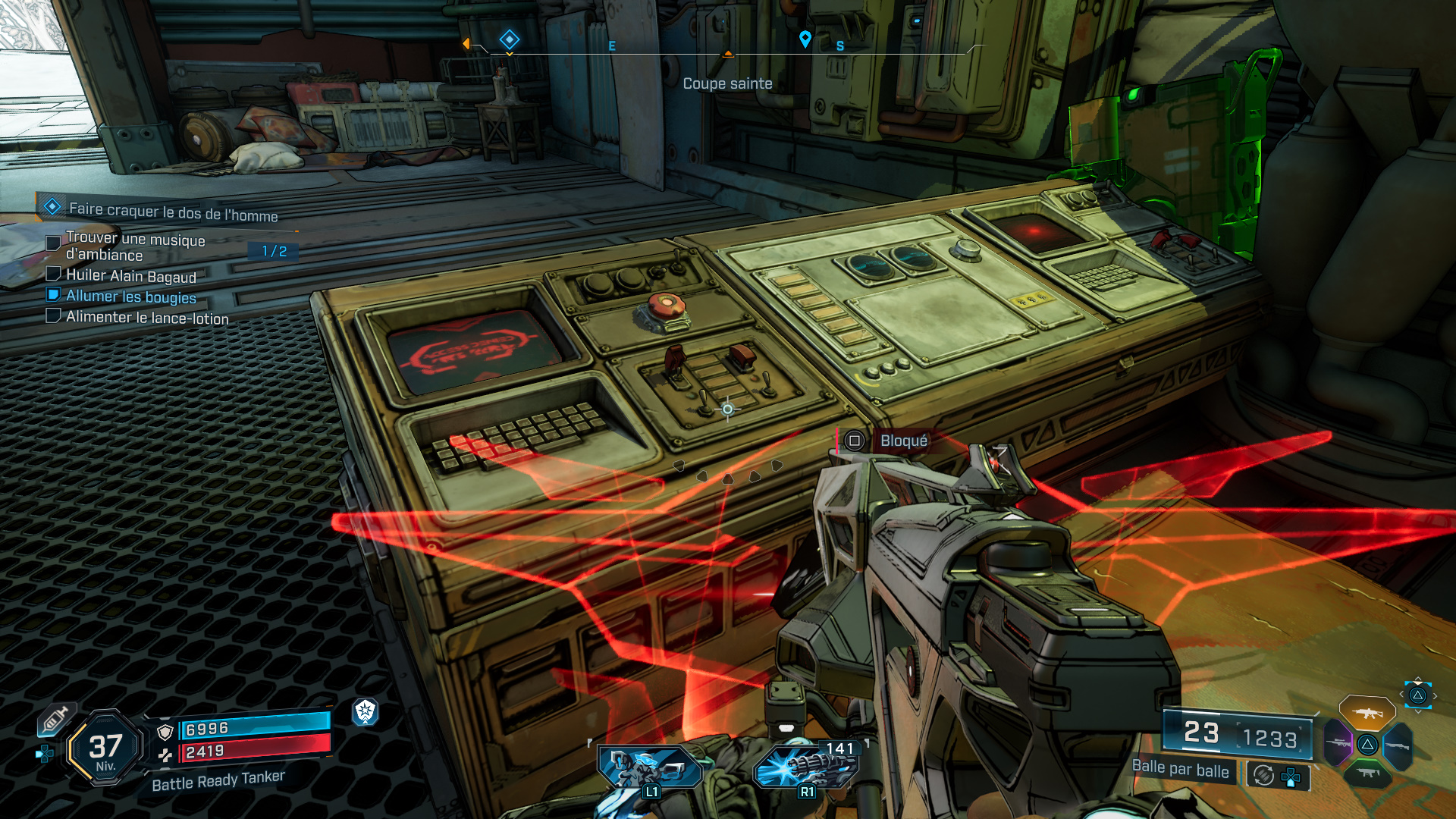Click the quest diamond marker on compass
Screen dimensions: 1456x819
click(x=509, y=39)
